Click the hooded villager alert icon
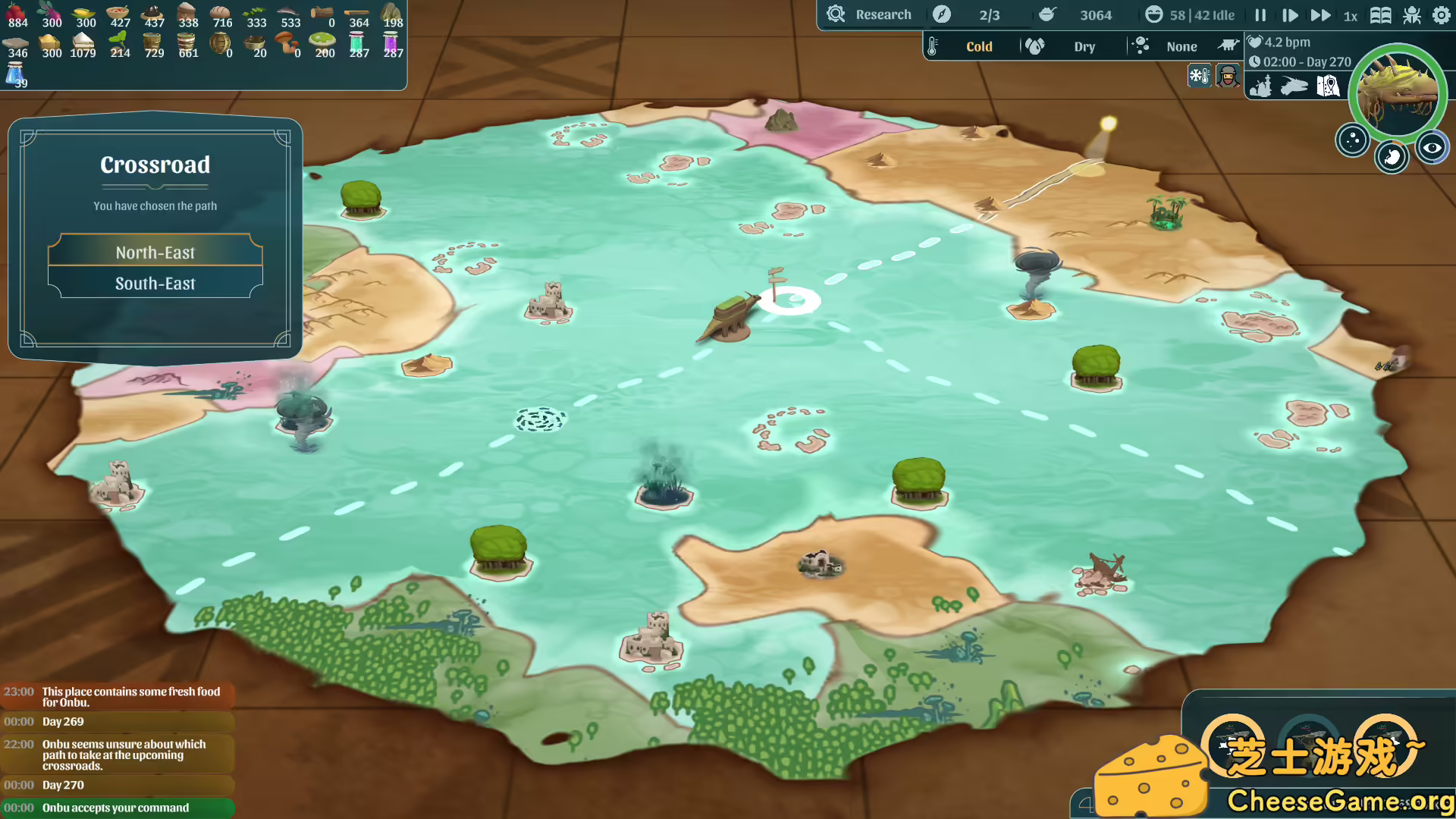The image size is (1456, 819). click(1228, 76)
